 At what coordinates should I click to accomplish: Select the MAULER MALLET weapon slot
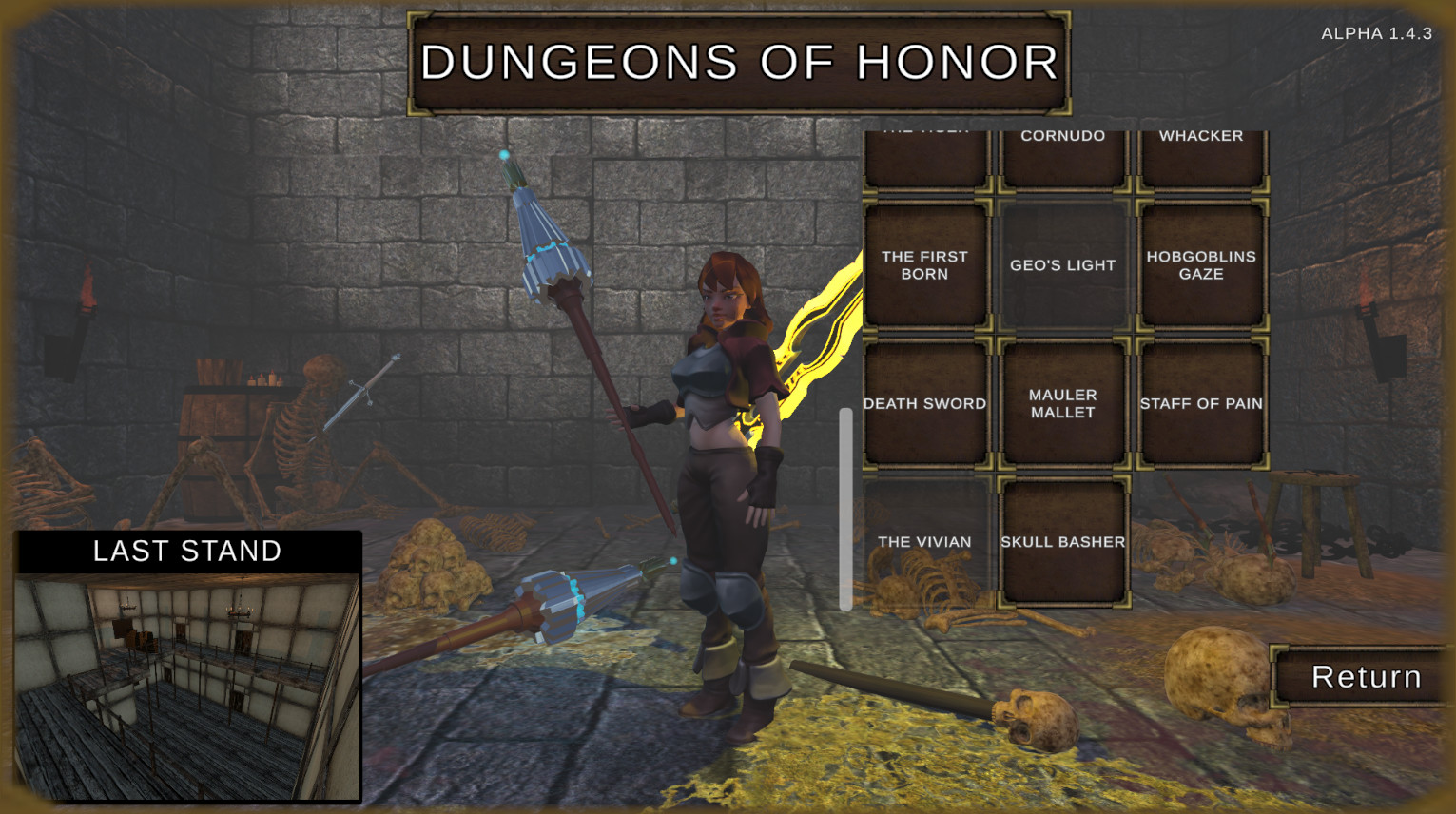(x=1063, y=403)
